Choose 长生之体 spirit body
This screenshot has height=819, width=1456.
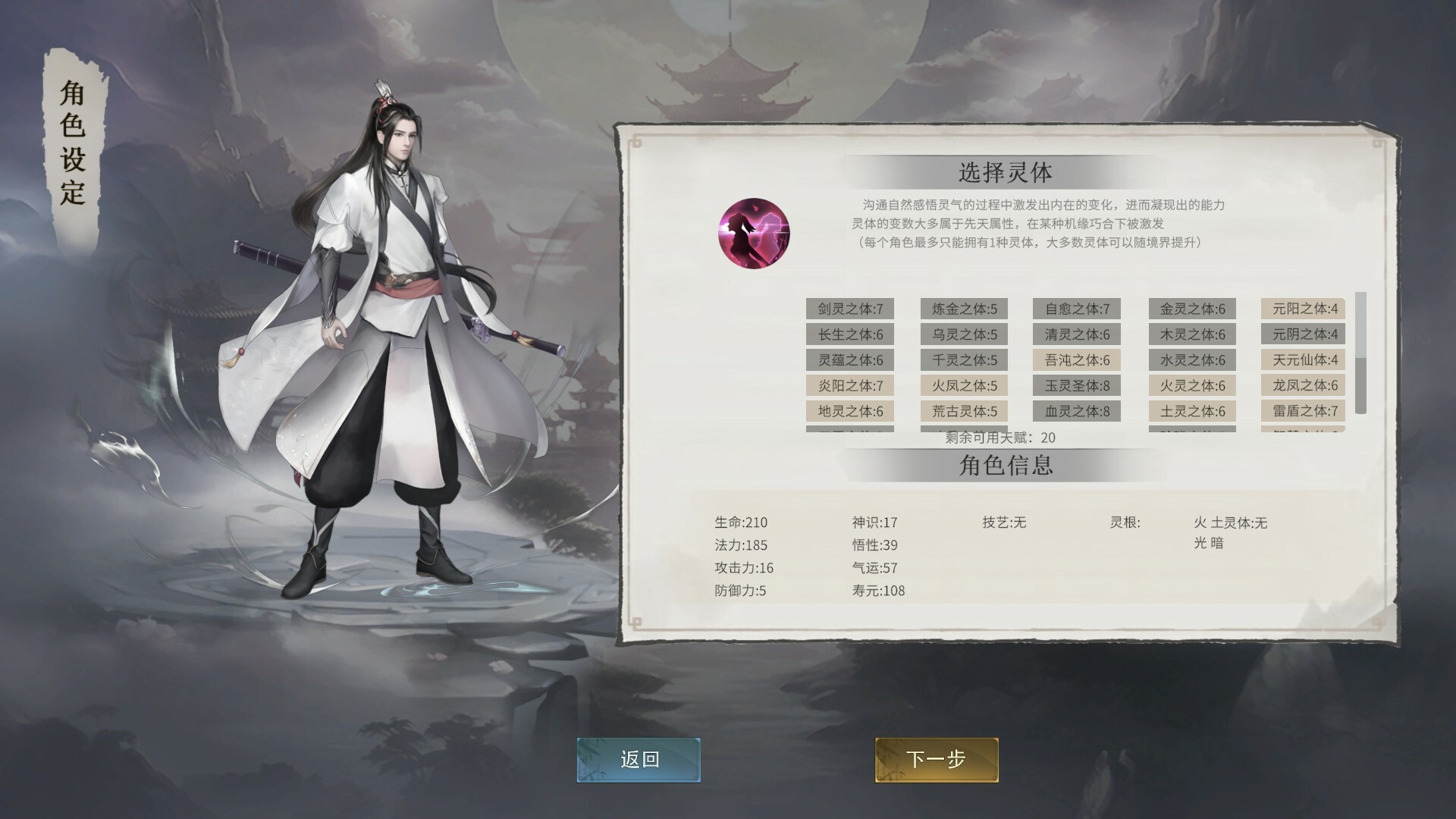(849, 334)
